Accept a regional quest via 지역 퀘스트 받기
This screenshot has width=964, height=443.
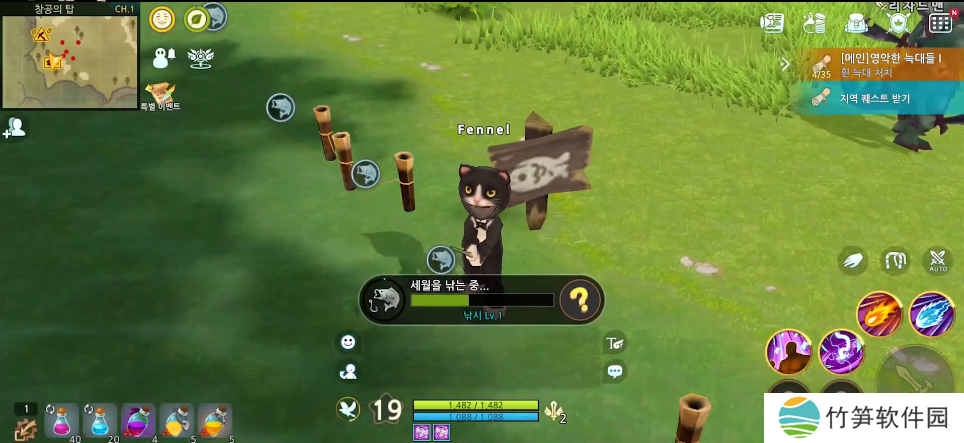[x=880, y=98]
